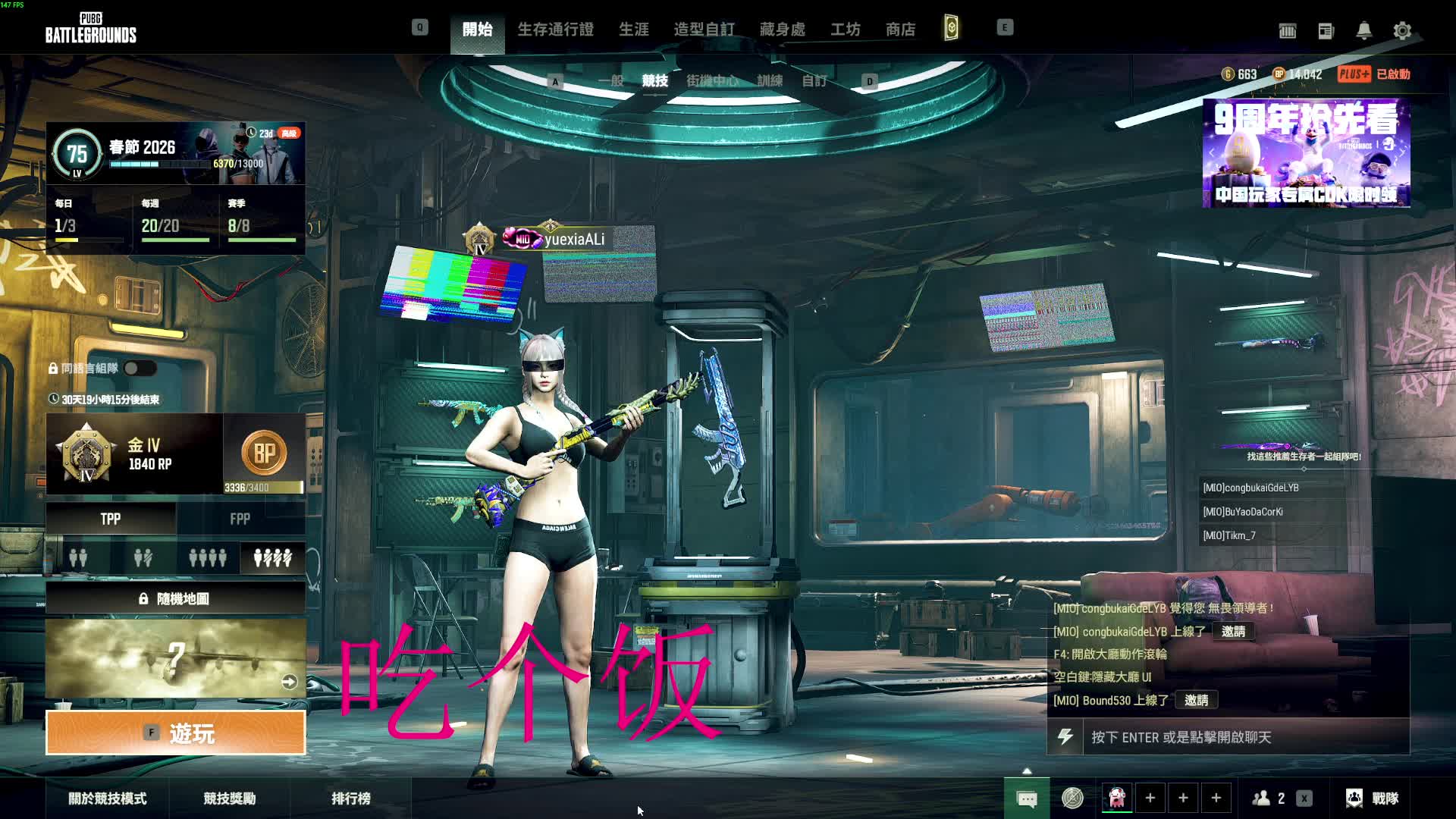Screen dimensions: 1456x819
Task: Toggle the 同語言組隊 switch
Action: pos(140,369)
